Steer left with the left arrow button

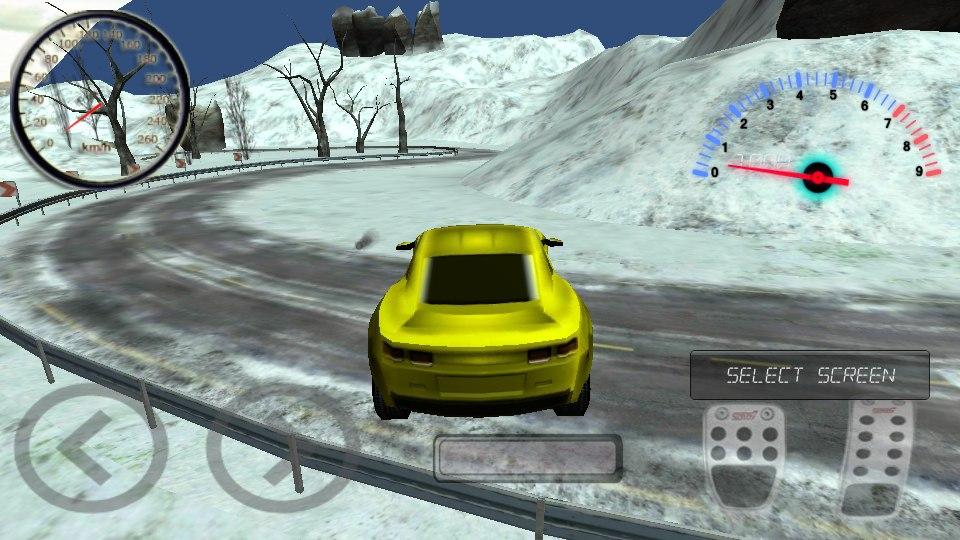pyautogui.click(x=76, y=447)
